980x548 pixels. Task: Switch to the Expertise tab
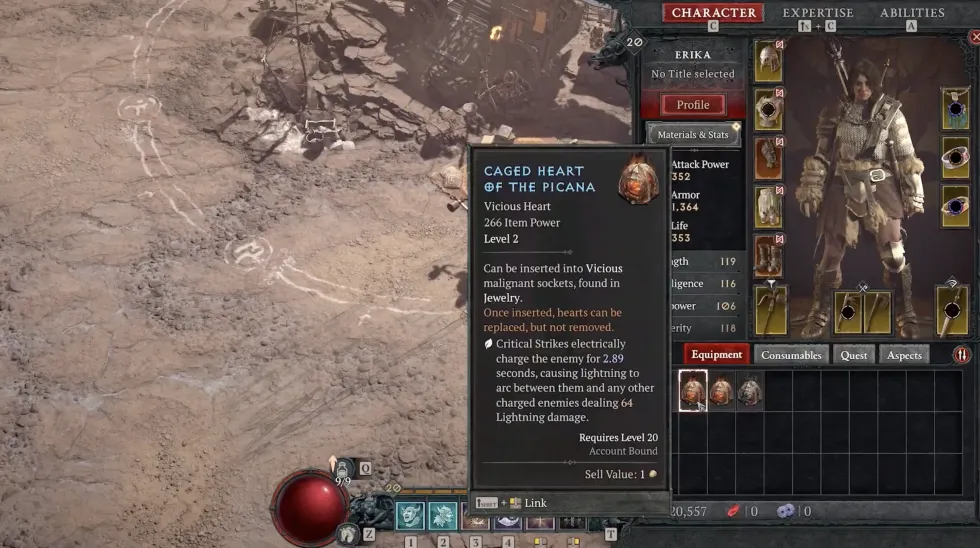tap(817, 13)
